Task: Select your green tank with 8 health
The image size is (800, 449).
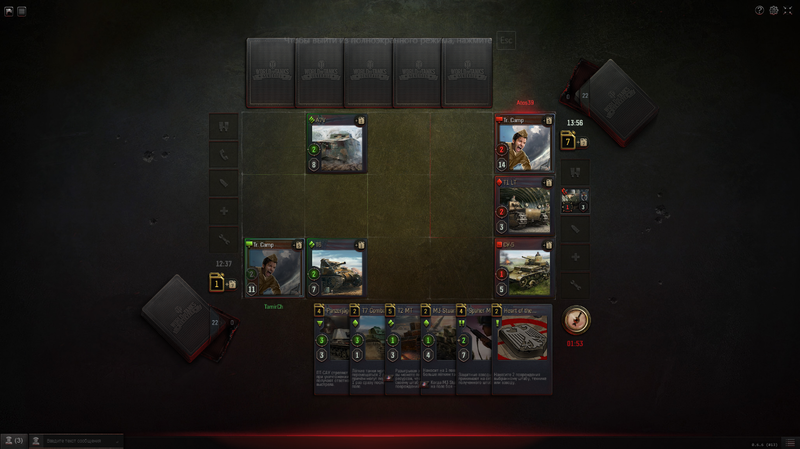Action: point(336,144)
